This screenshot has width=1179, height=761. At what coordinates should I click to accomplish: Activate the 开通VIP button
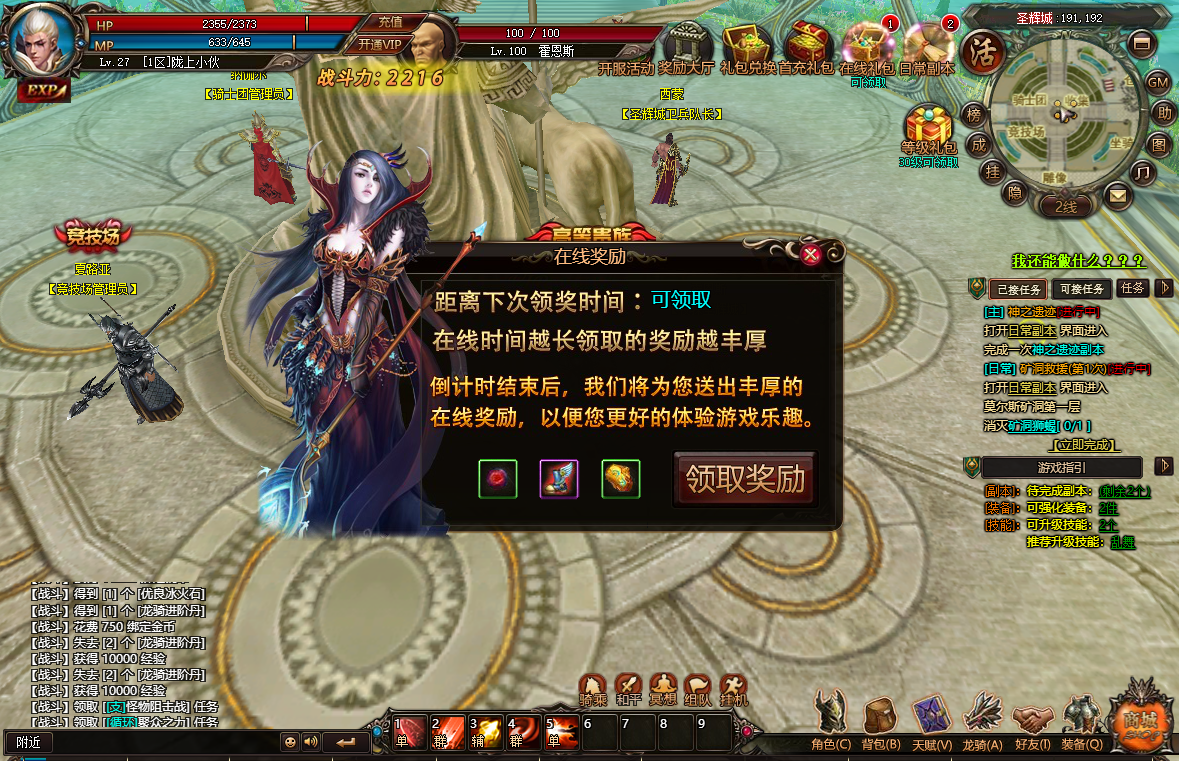click(x=380, y=44)
